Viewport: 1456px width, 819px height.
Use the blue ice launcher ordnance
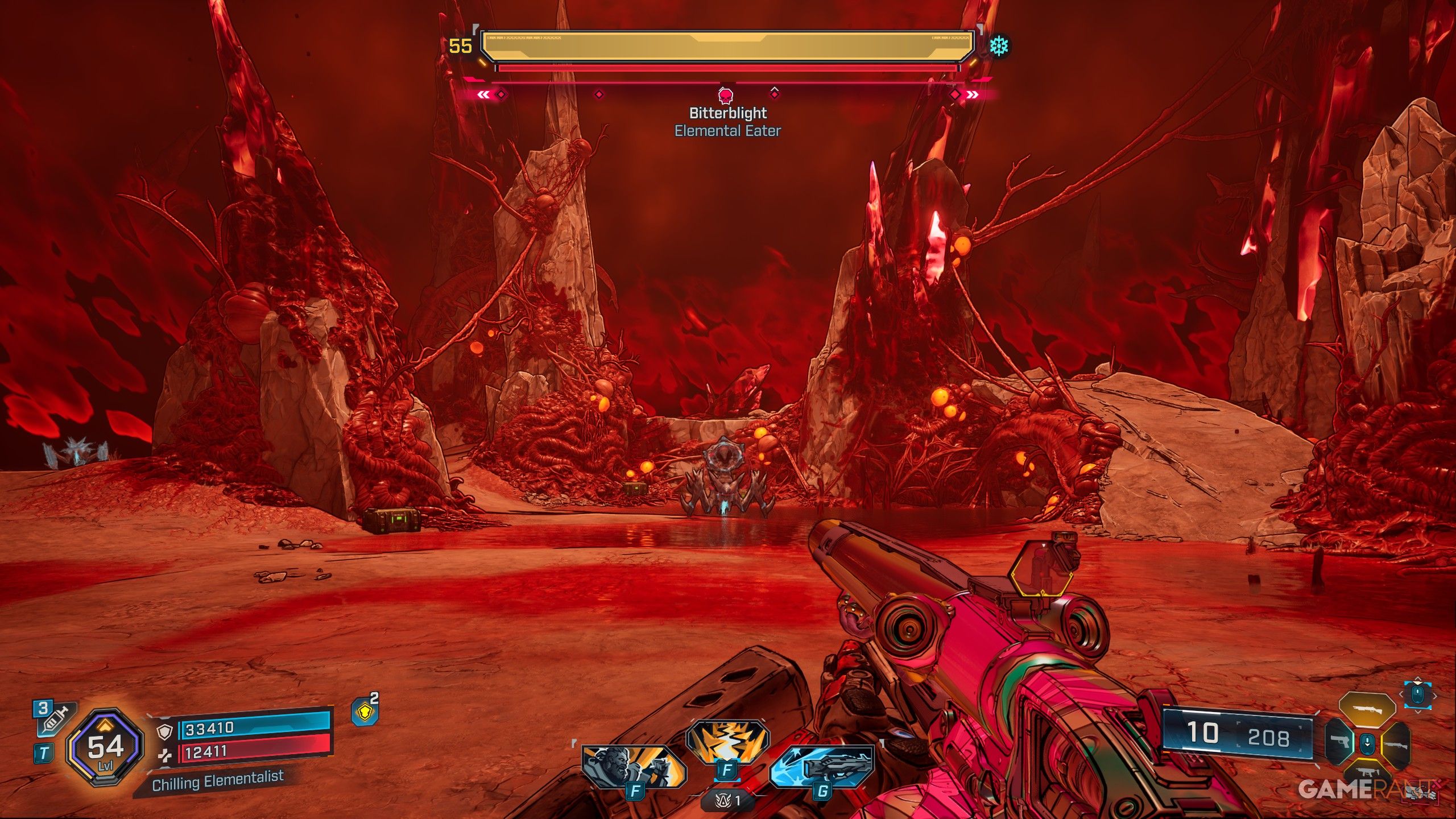click(x=822, y=766)
